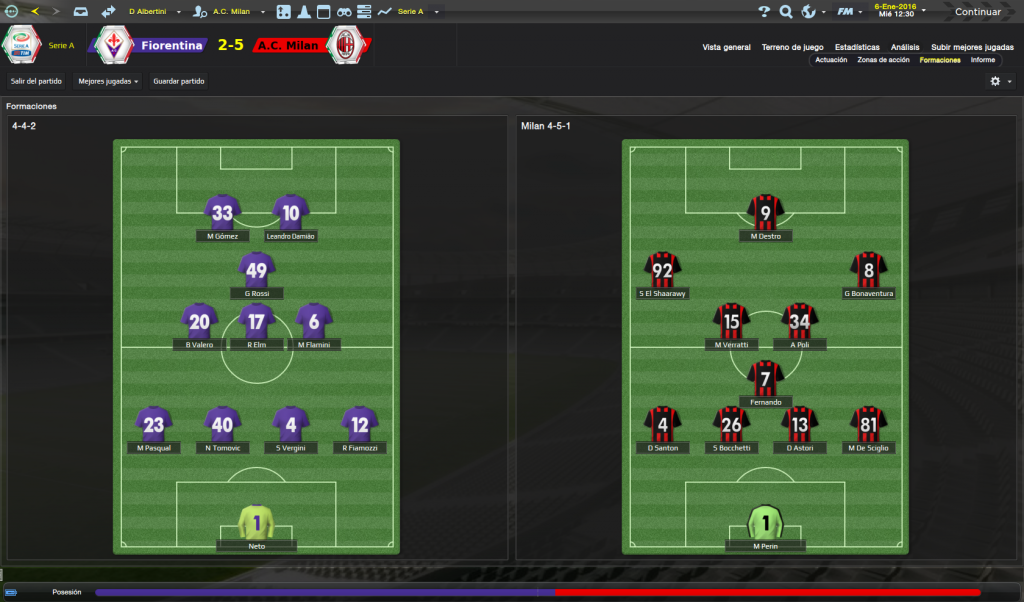Go back with the yellow arrow
Screen dimensions: 1024x602
coord(35,12)
